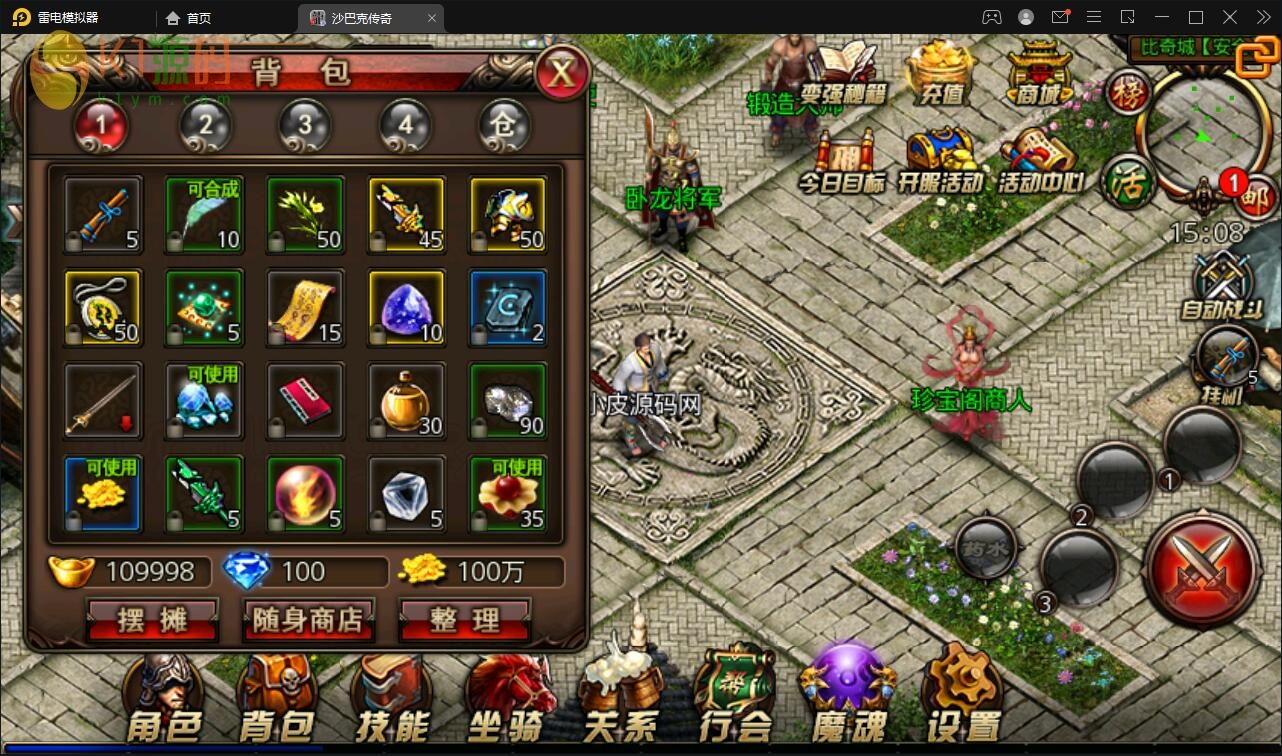
Task: Choose the fireball orb item slot
Action: 306,494
